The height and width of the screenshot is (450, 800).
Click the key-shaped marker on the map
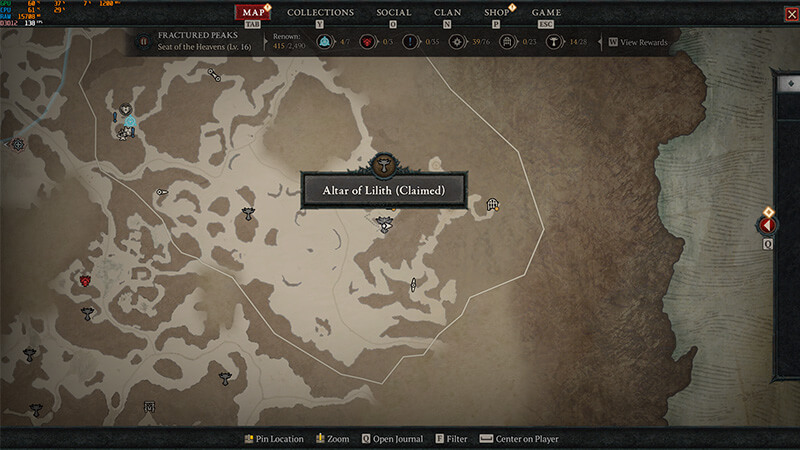point(161,192)
